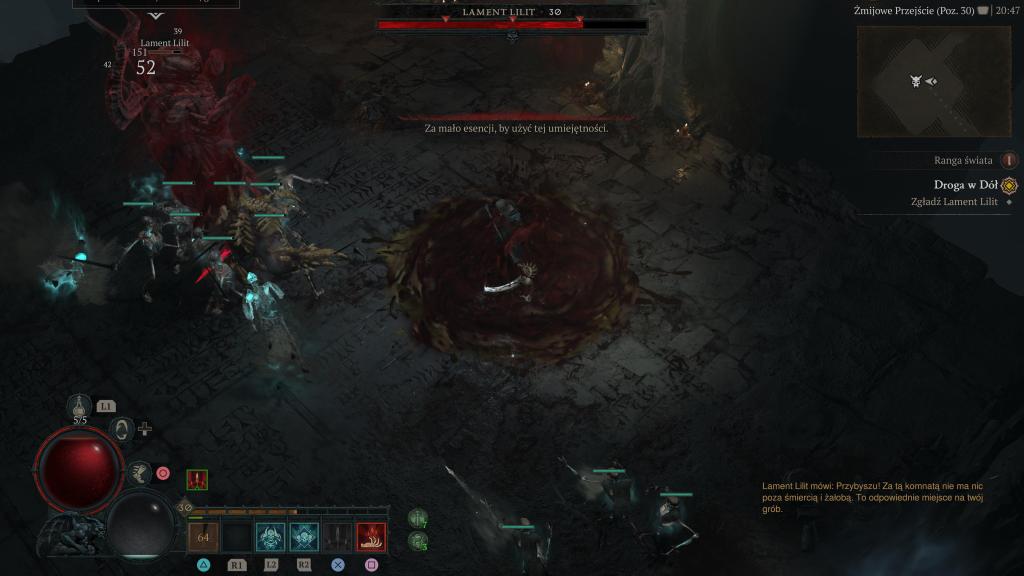1024x576 pixels.
Task: Select the boss skull marker on minimap
Action: (x=915, y=81)
